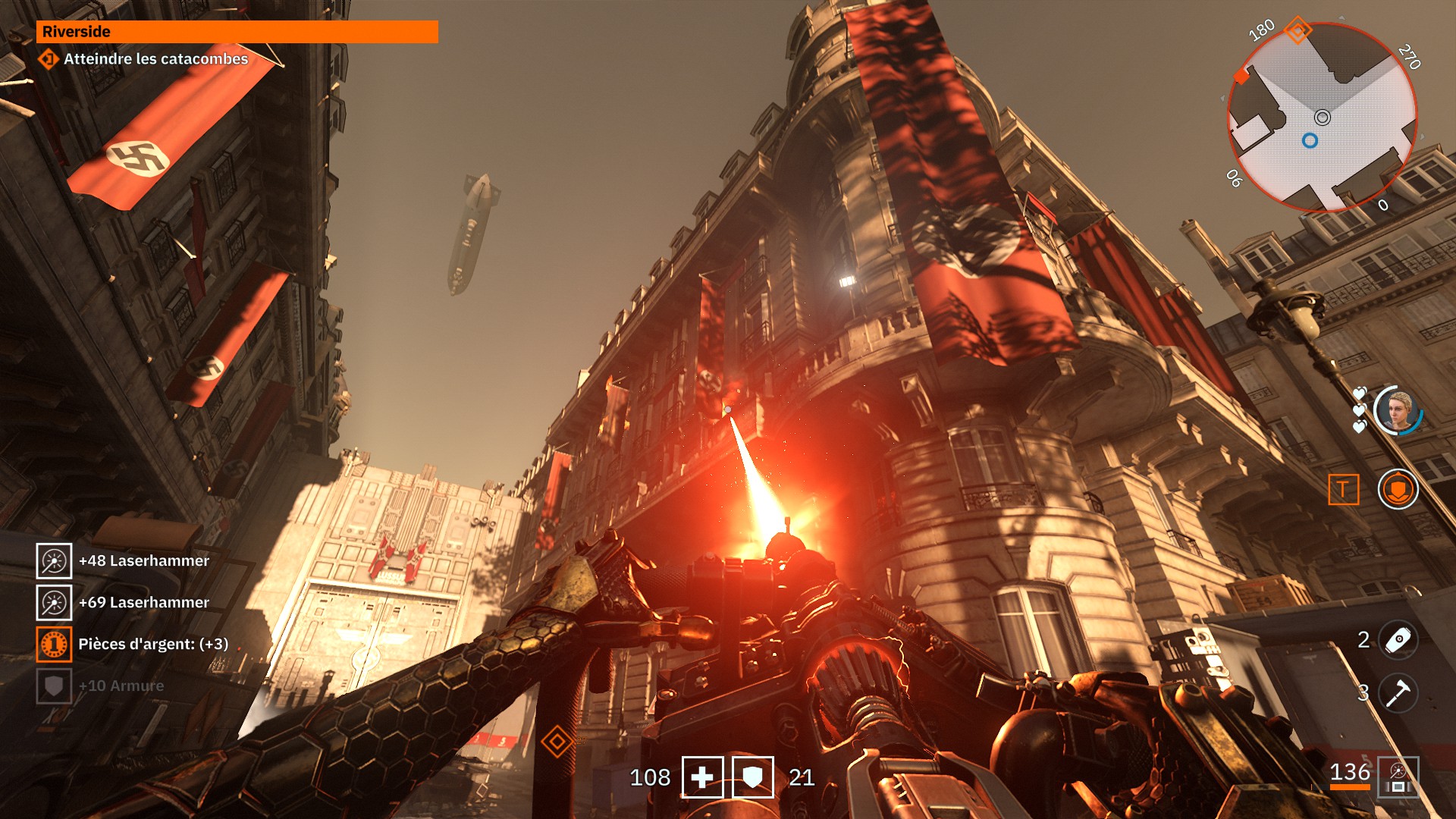This screenshot has height=819, width=1456.
Task: Click the Laserhammer weapon icon beside the ammo count
Action: click(1398, 777)
